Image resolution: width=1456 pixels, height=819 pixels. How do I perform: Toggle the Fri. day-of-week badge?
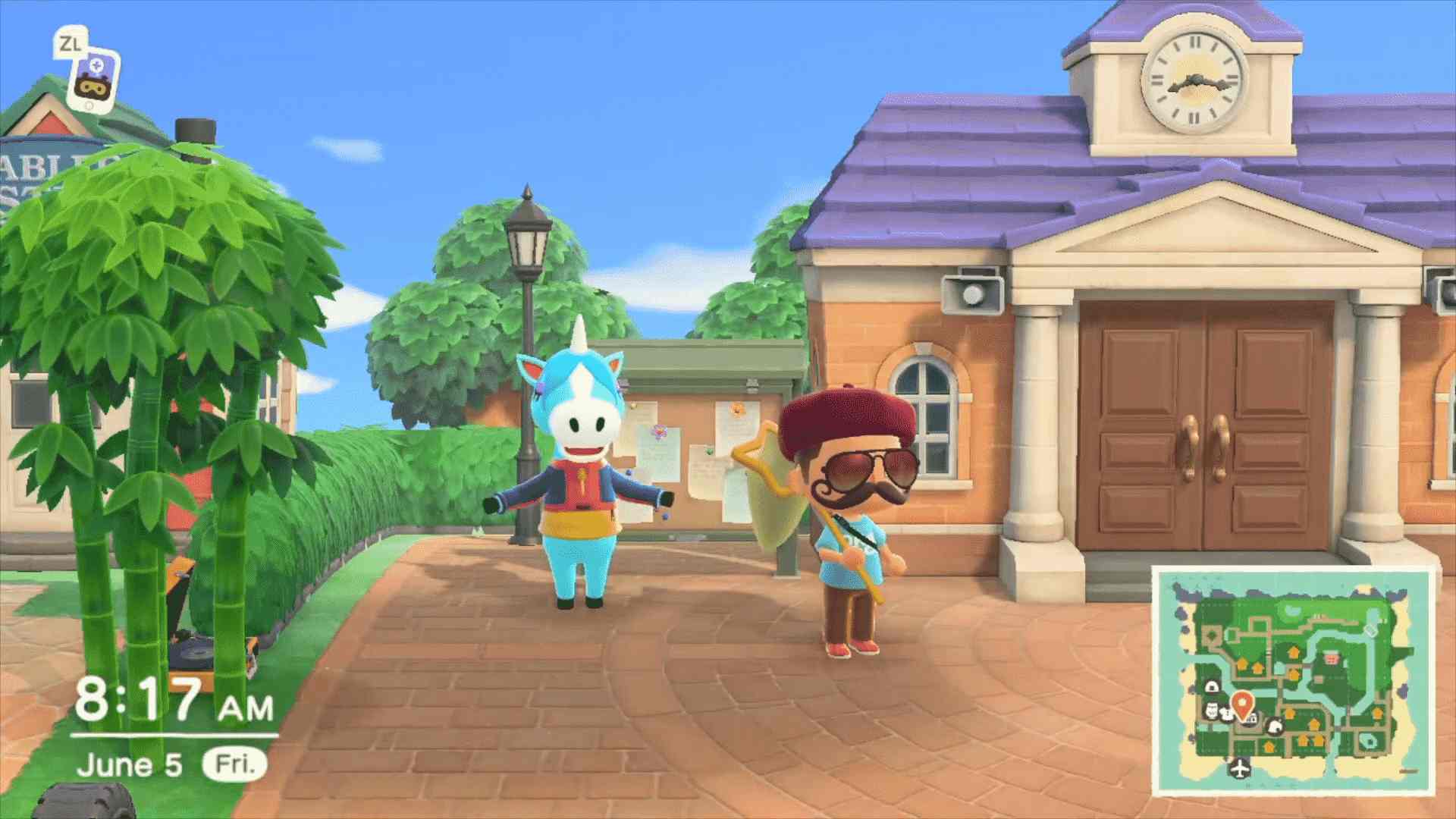point(235,766)
